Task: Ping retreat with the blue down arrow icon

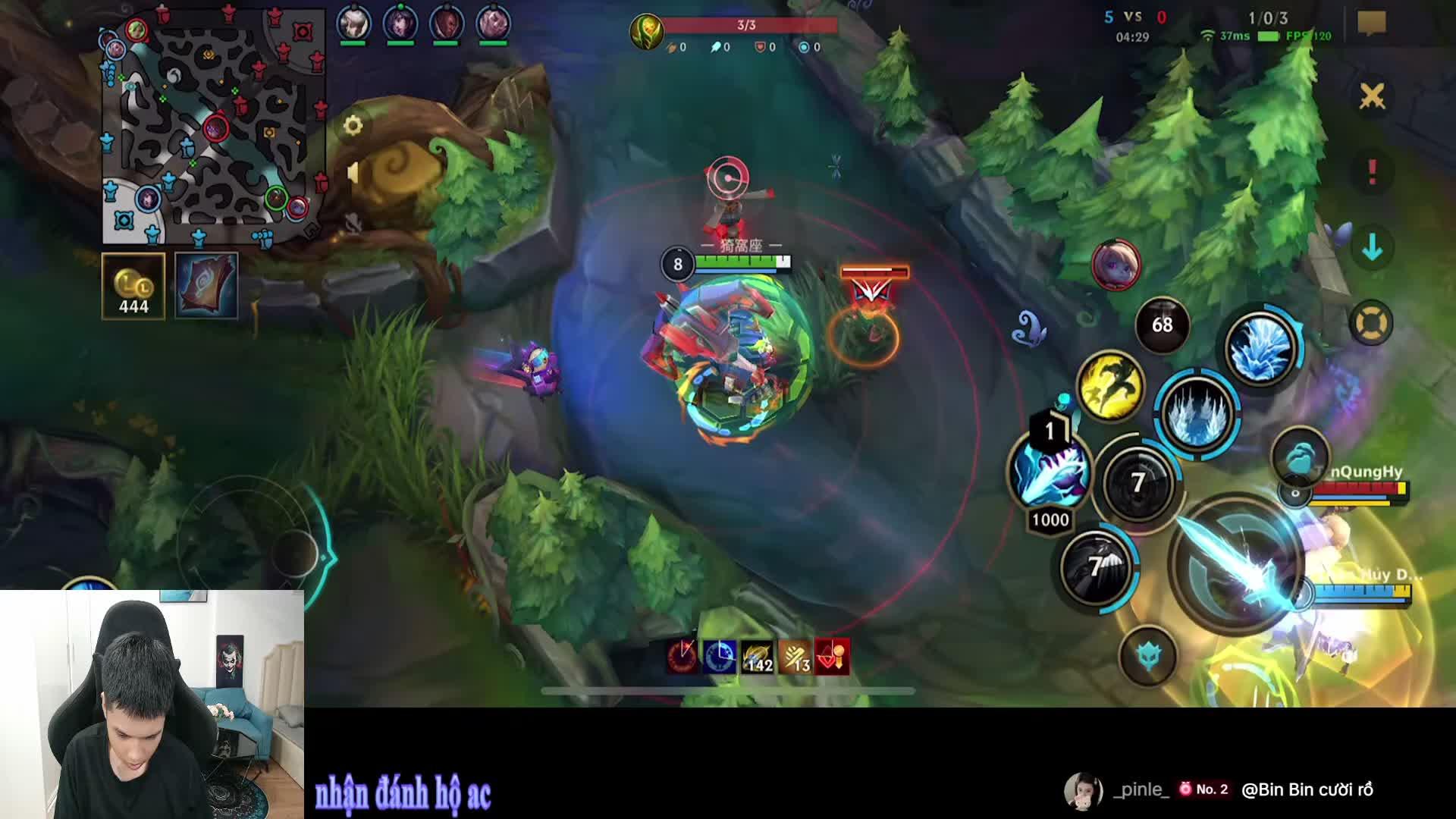Action: click(x=1373, y=246)
